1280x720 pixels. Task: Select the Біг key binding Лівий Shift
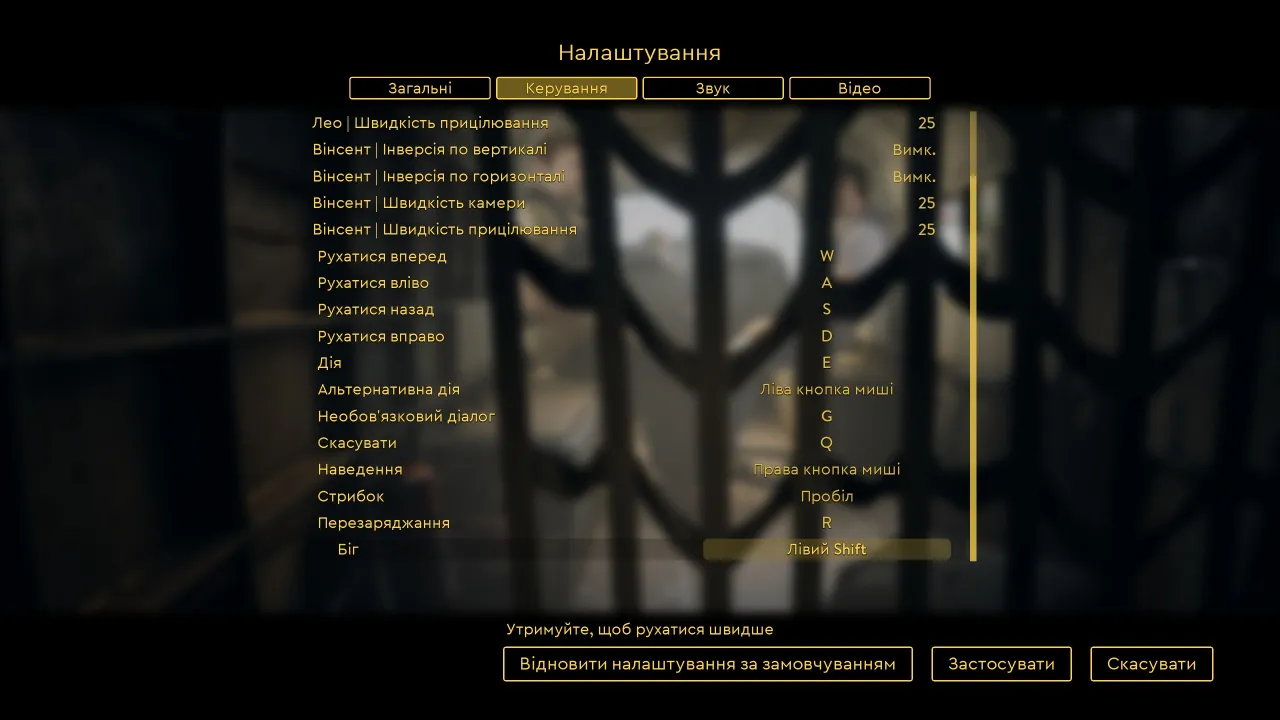[826, 549]
